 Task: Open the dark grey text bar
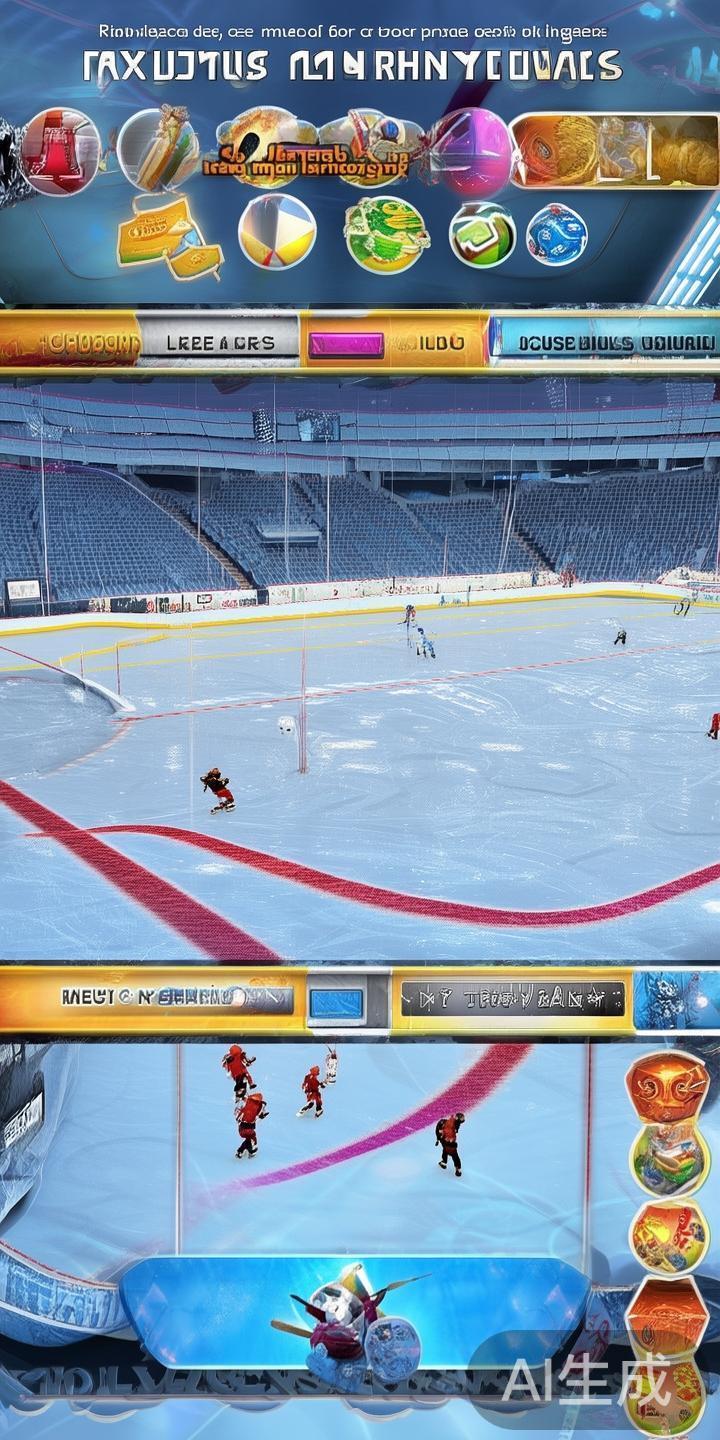coord(512,998)
